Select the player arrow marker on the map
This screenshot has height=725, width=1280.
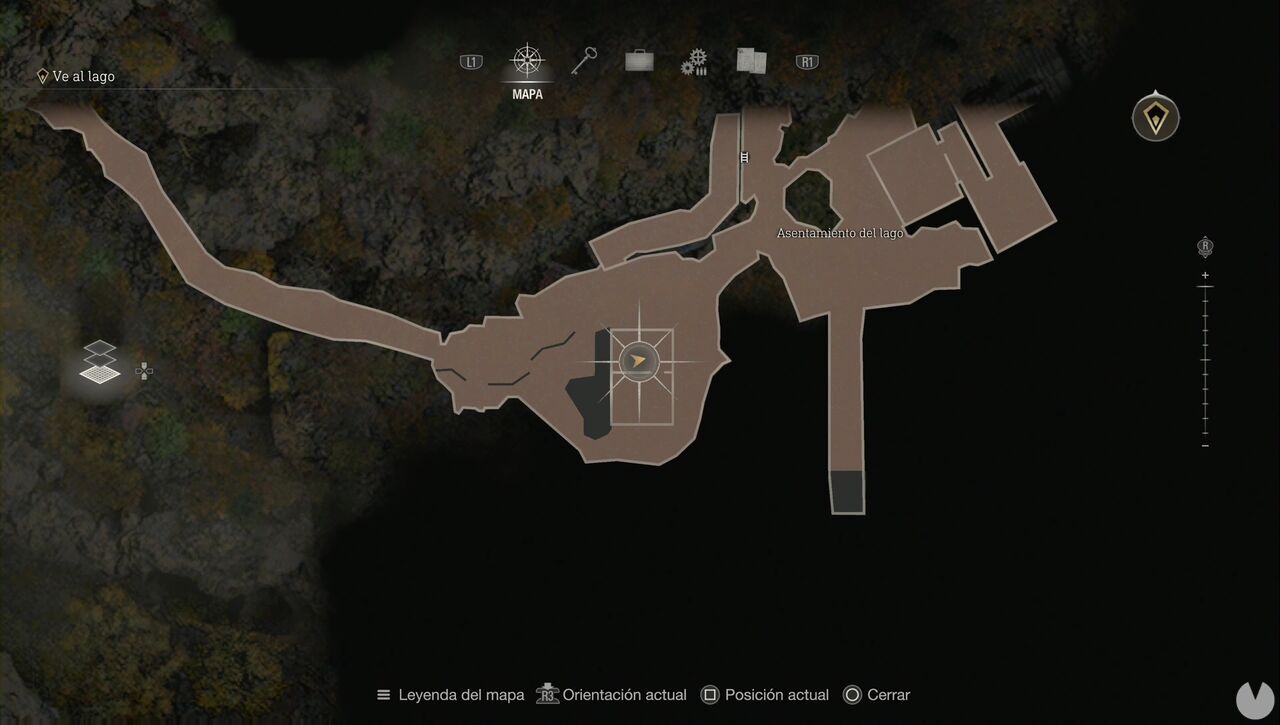pyautogui.click(x=638, y=362)
